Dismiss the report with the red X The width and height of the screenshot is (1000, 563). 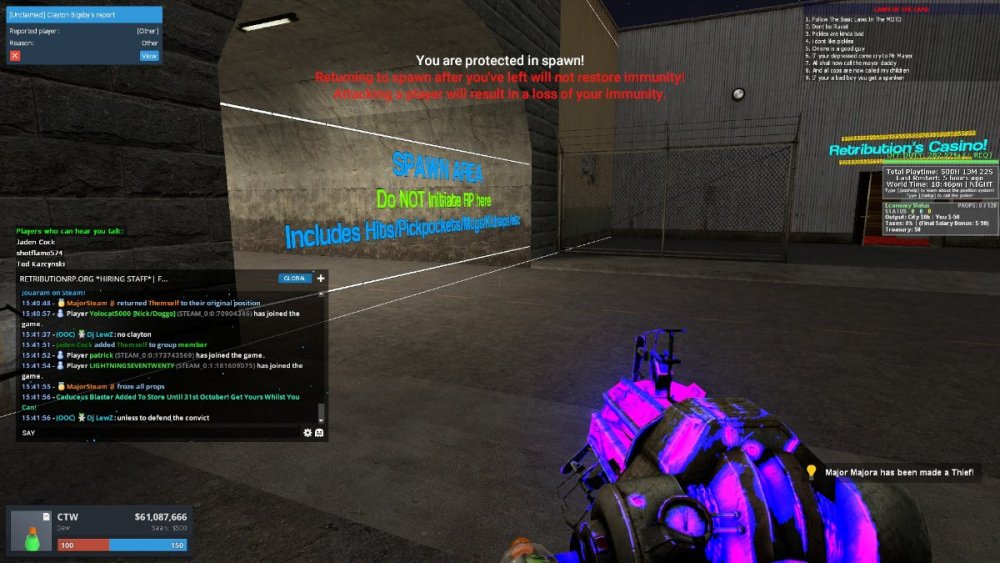15,56
